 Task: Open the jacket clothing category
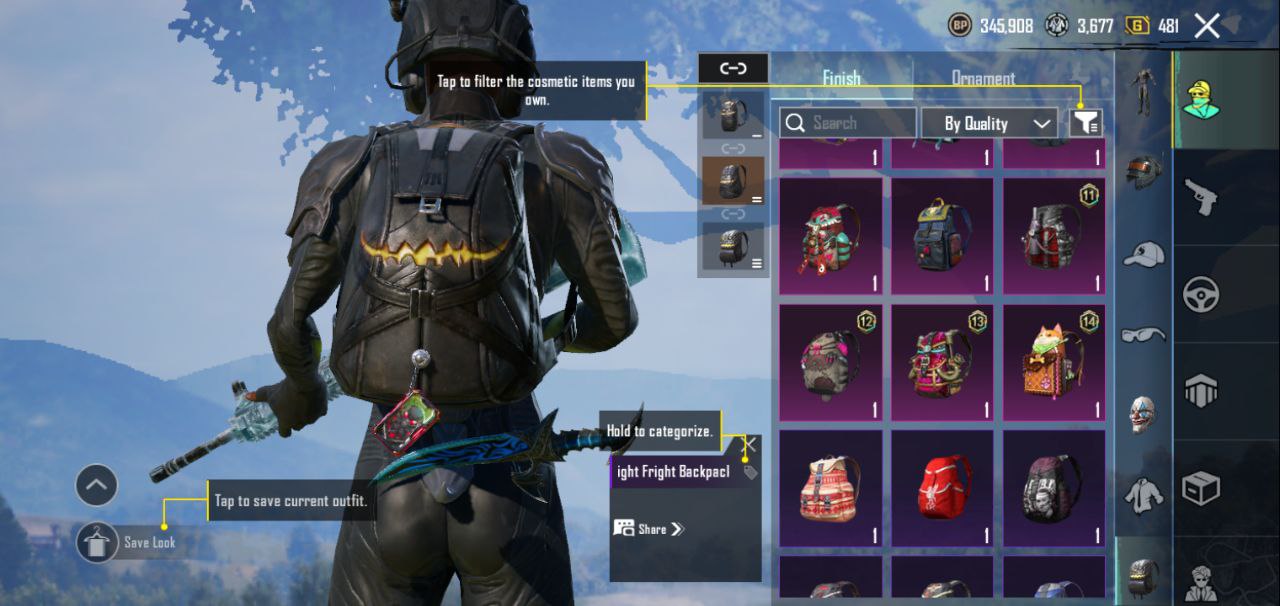1143,494
